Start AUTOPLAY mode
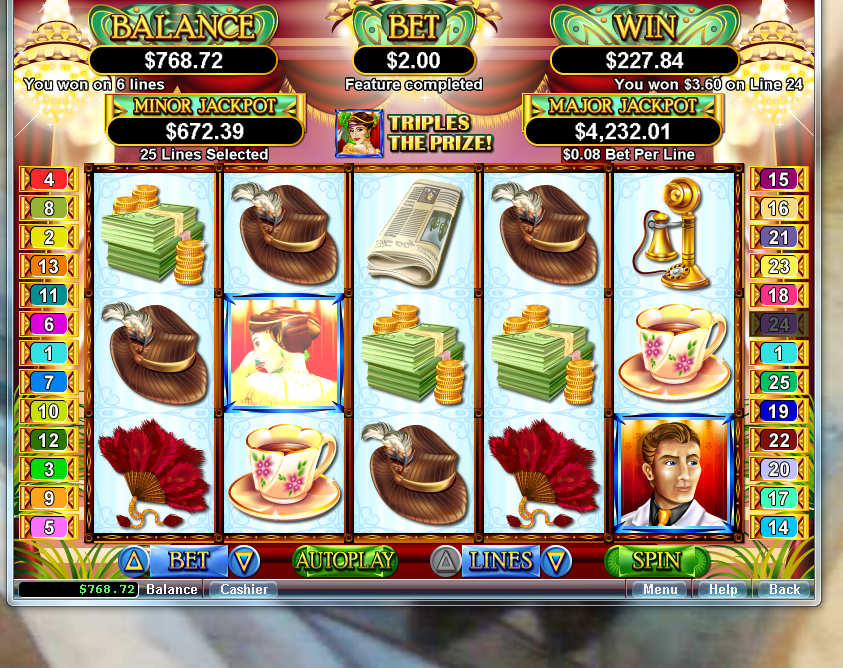 [x=345, y=561]
